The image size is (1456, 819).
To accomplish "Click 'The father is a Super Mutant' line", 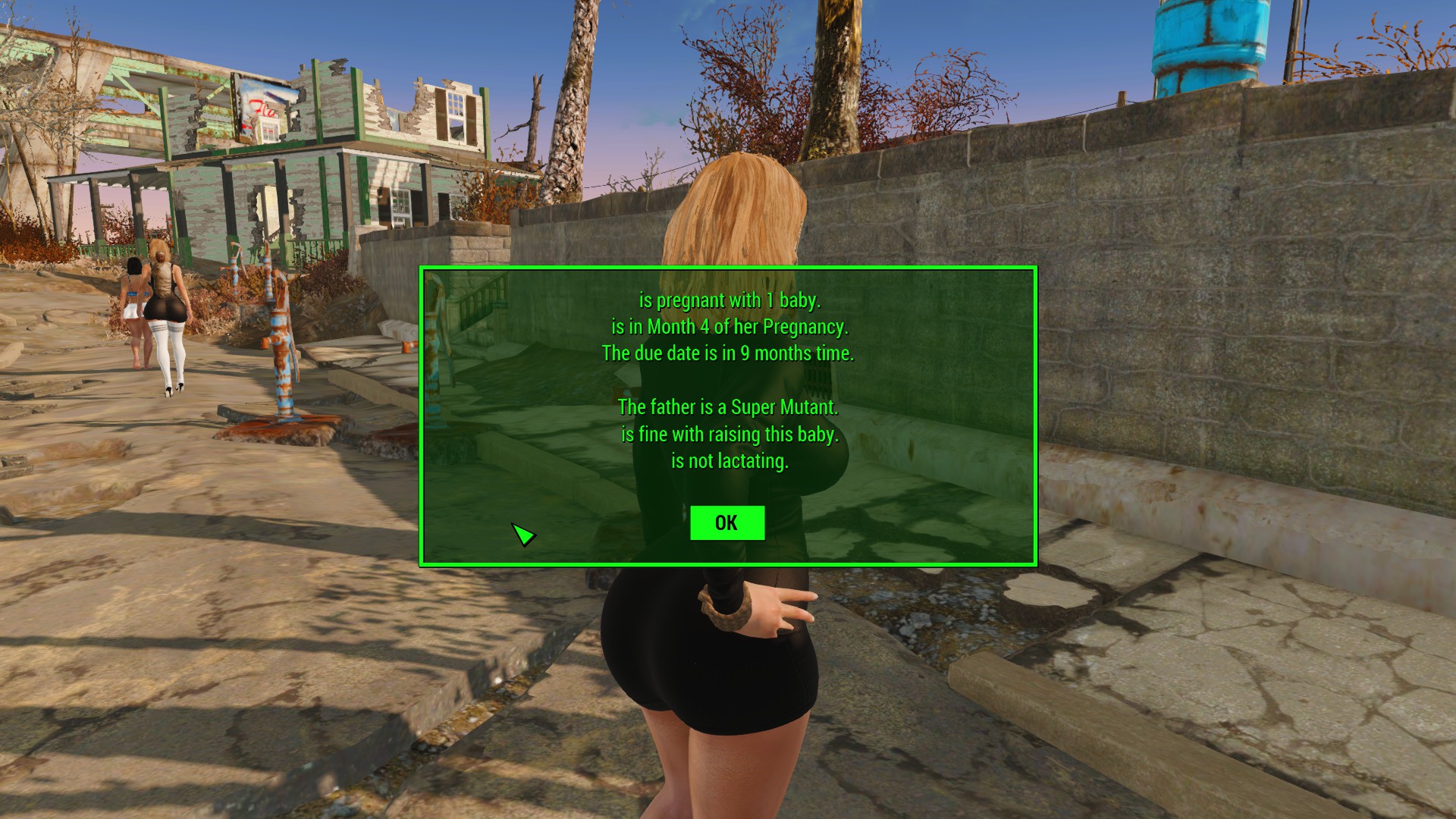I will pos(727,406).
